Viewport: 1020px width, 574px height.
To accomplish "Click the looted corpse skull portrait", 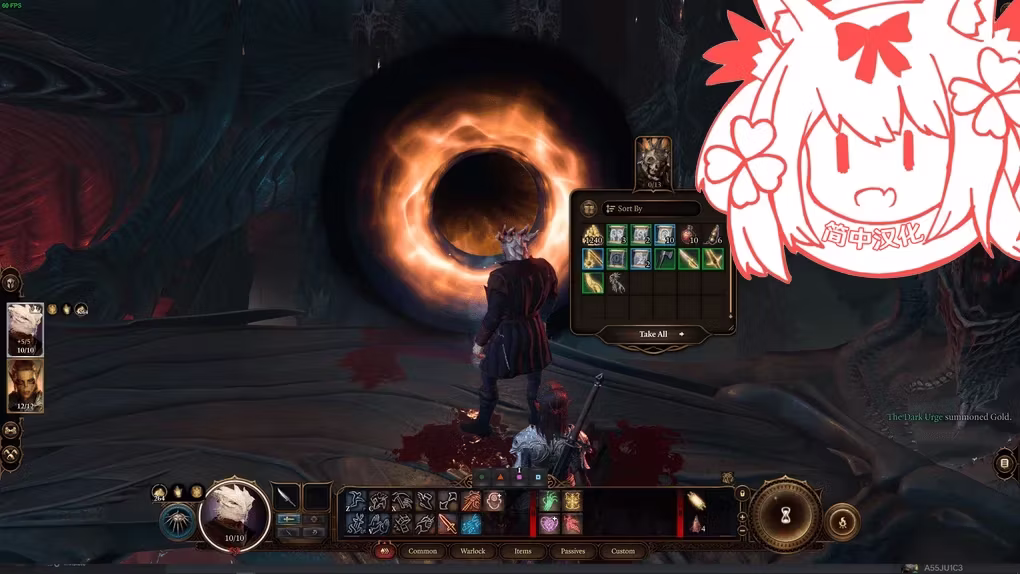I will pos(654,162).
